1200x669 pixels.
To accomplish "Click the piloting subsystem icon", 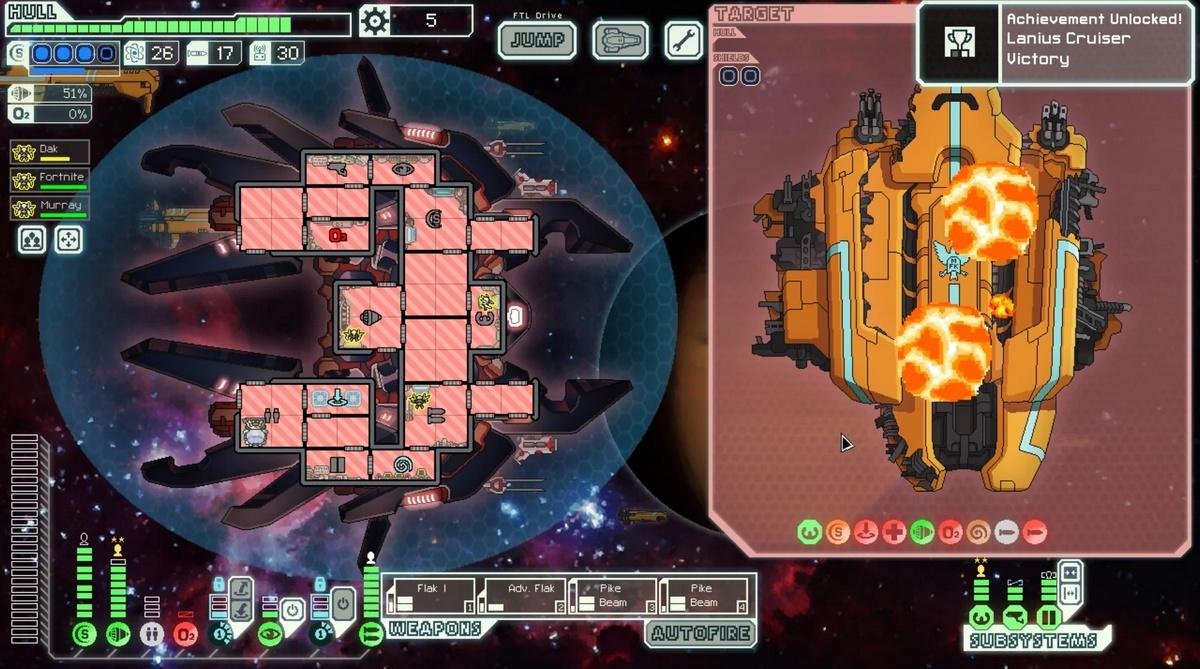I will click(980, 617).
